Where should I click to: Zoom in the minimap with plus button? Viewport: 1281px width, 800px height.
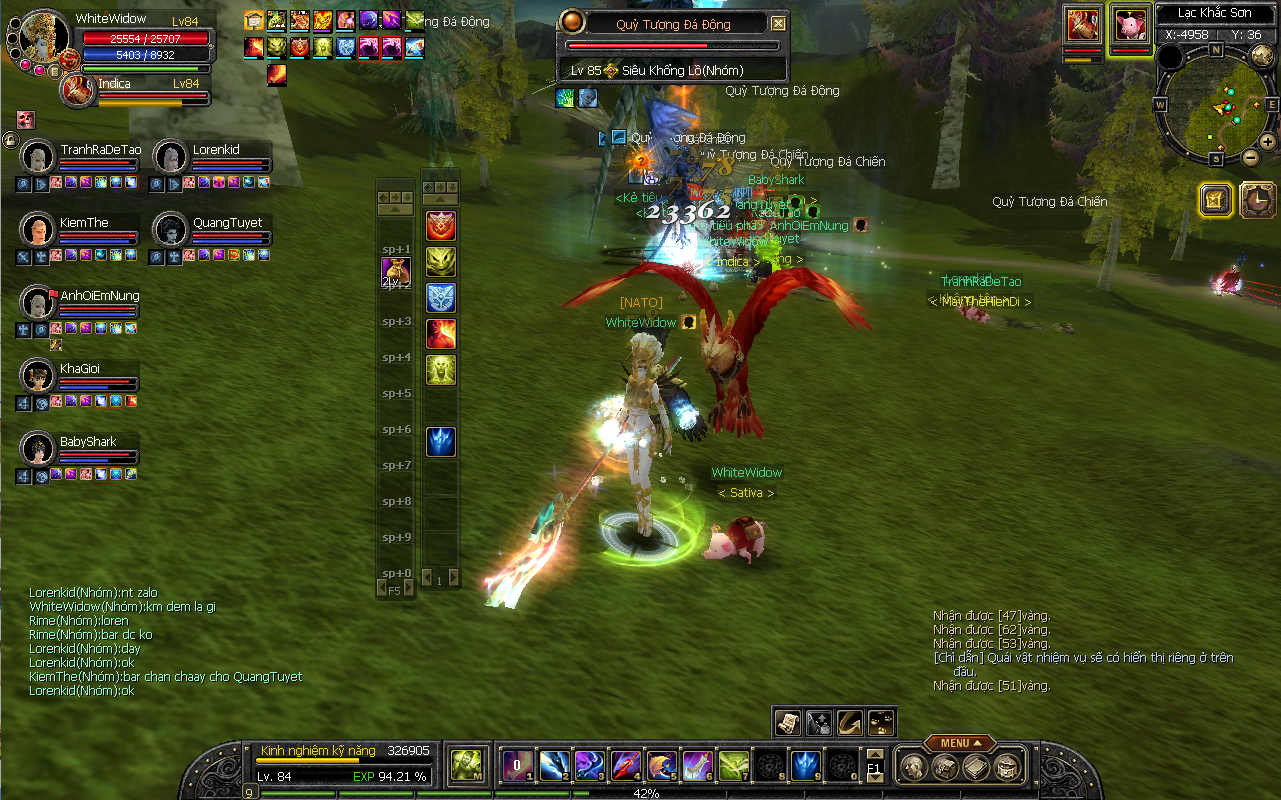pos(1267,142)
